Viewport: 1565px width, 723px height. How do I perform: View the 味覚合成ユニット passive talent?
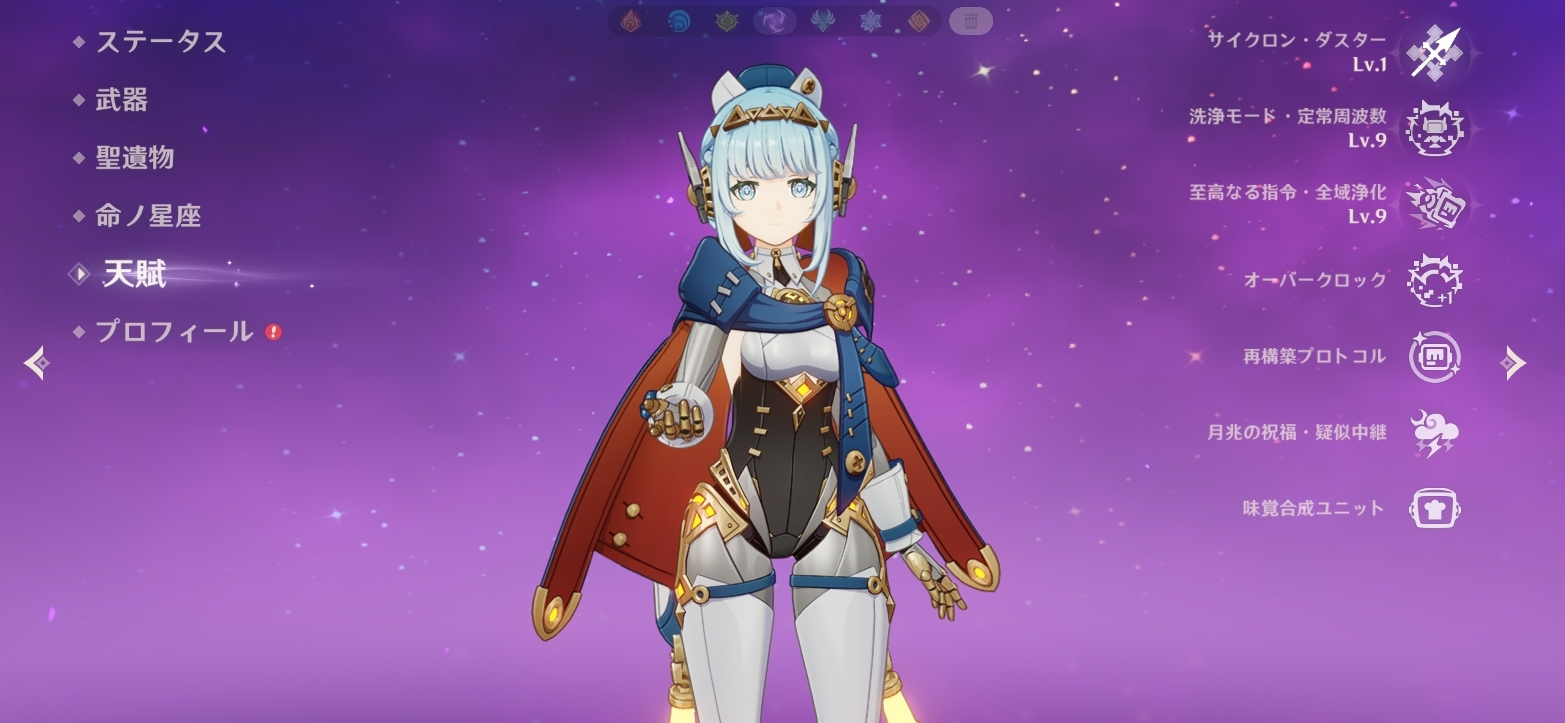pyautogui.click(x=1435, y=508)
